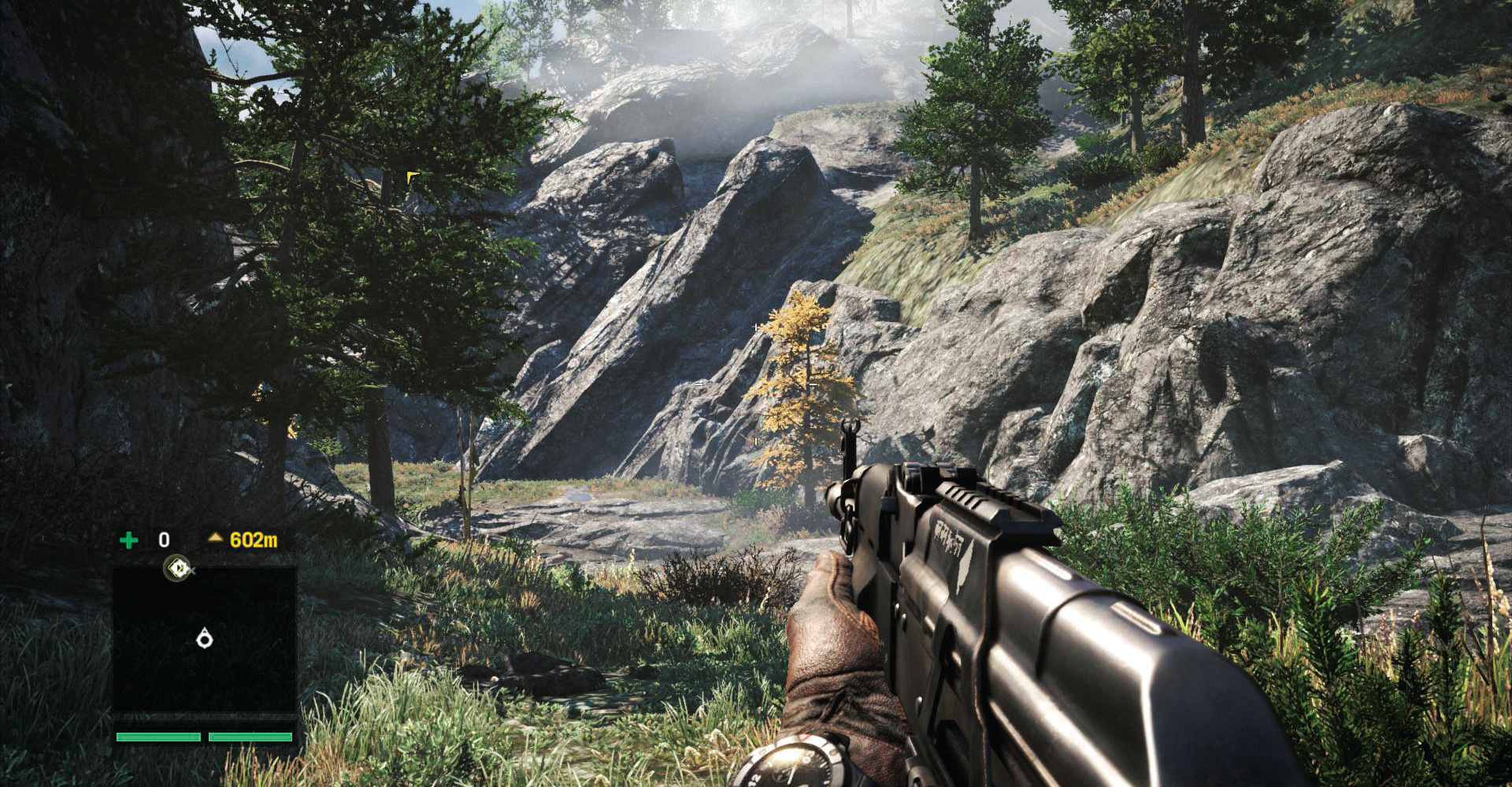This screenshot has width=1512, height=787.
Task: Click the green health syringe cross icon
Action: (x=128, y=540)
